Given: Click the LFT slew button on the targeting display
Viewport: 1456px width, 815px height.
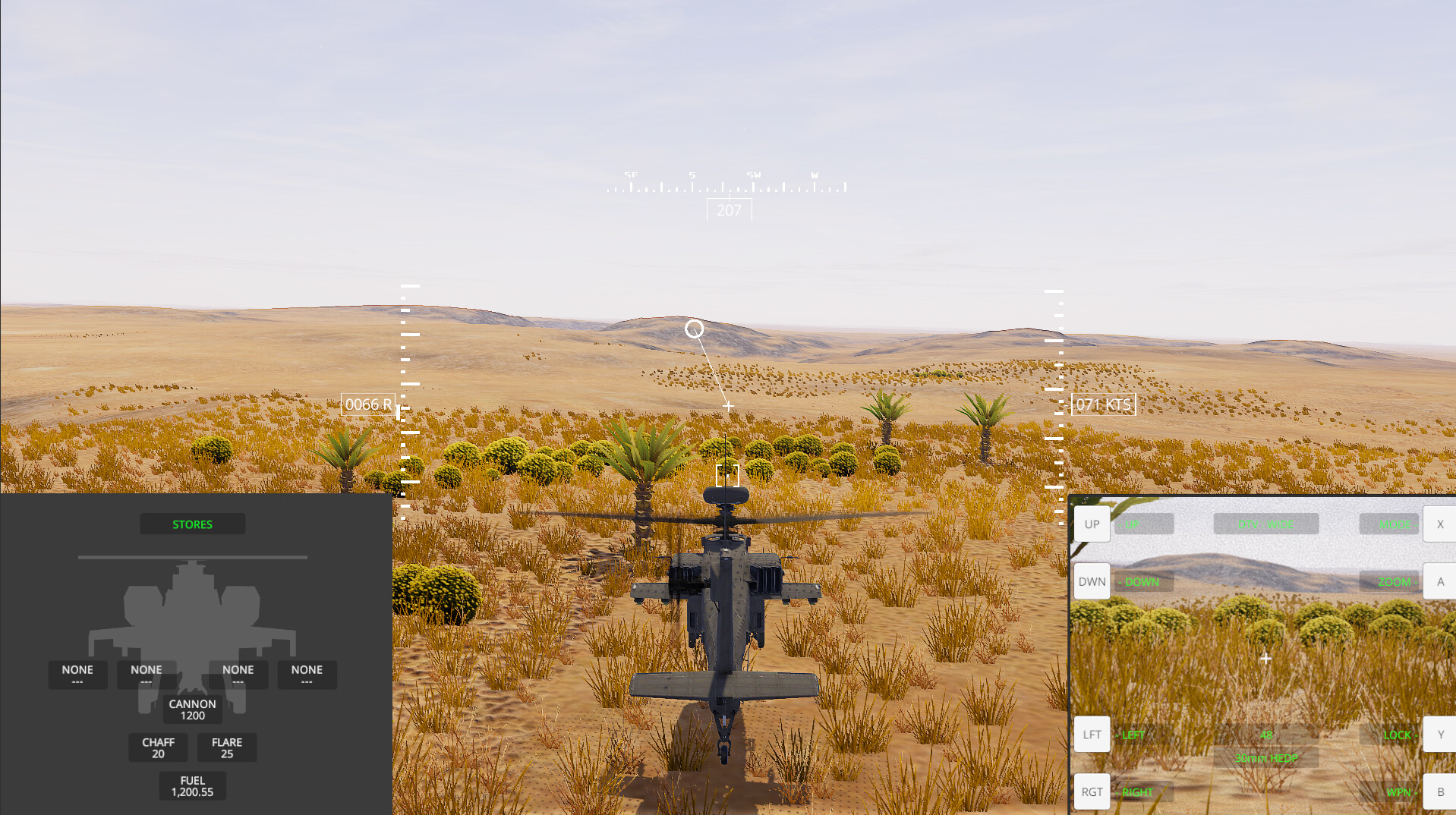Looking at the screenshot, I should tap(1091, 734).
